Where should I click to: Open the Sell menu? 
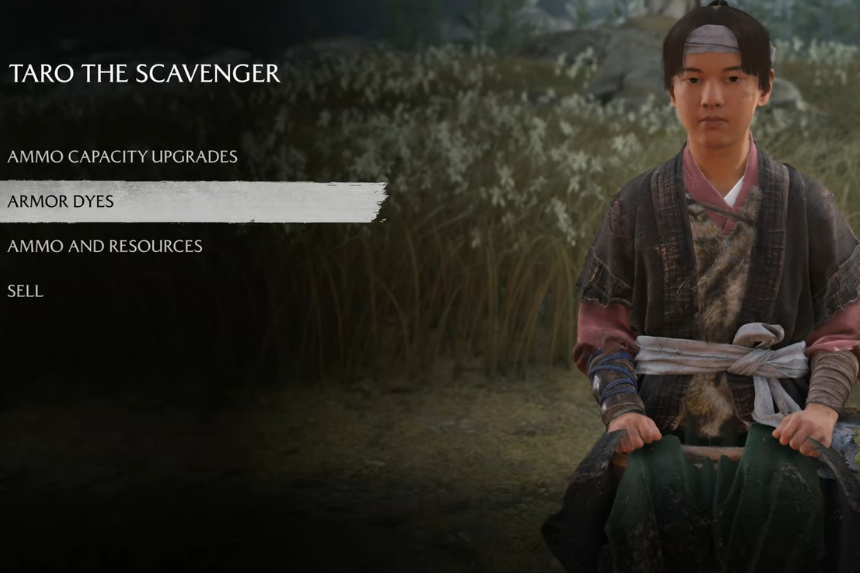click(25, 291)
